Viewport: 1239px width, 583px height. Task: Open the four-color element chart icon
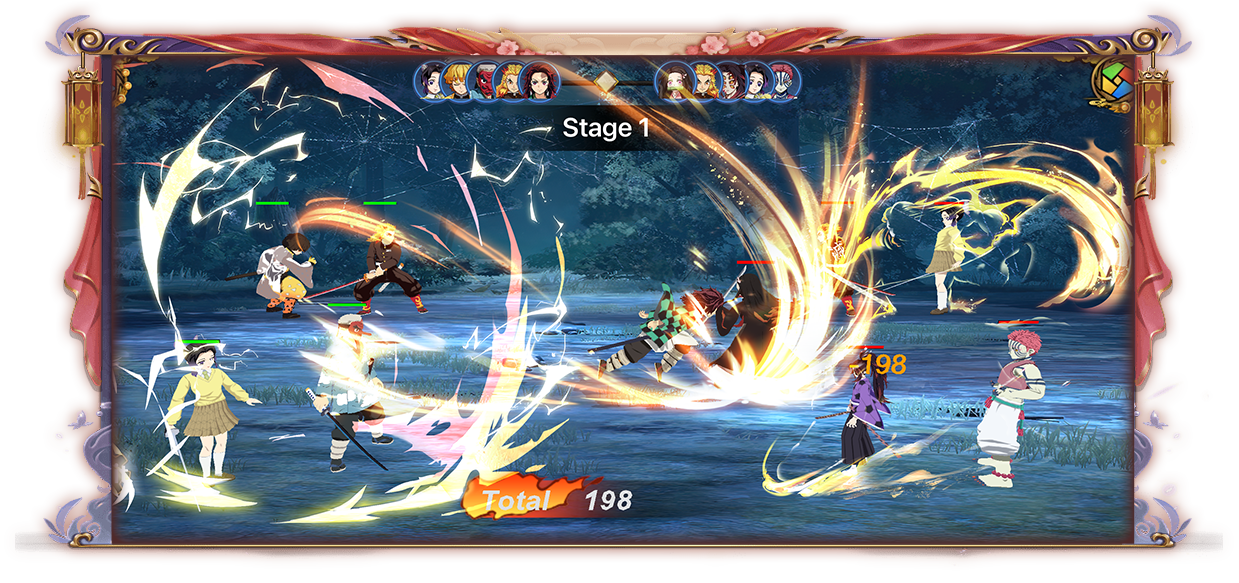pos(1110,78)
